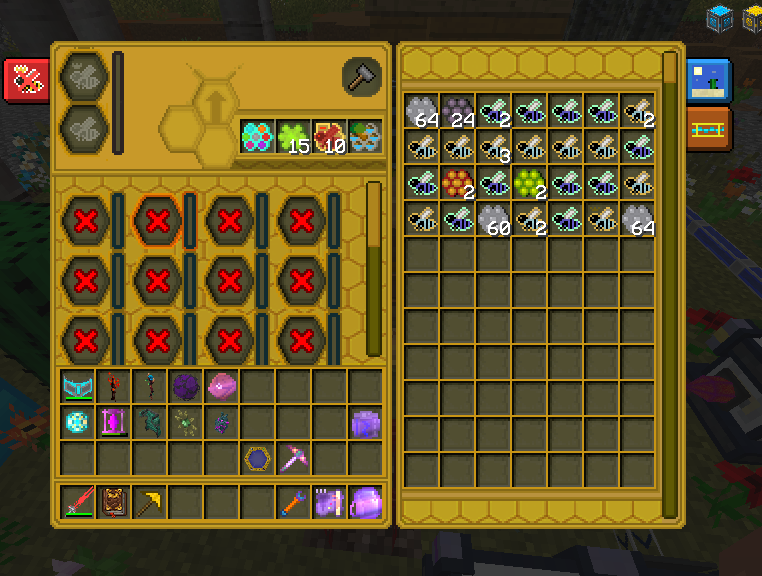762x576 pixels.
Task: Select the golden pickaxe hotbar slot
Action: click(148, 502)
